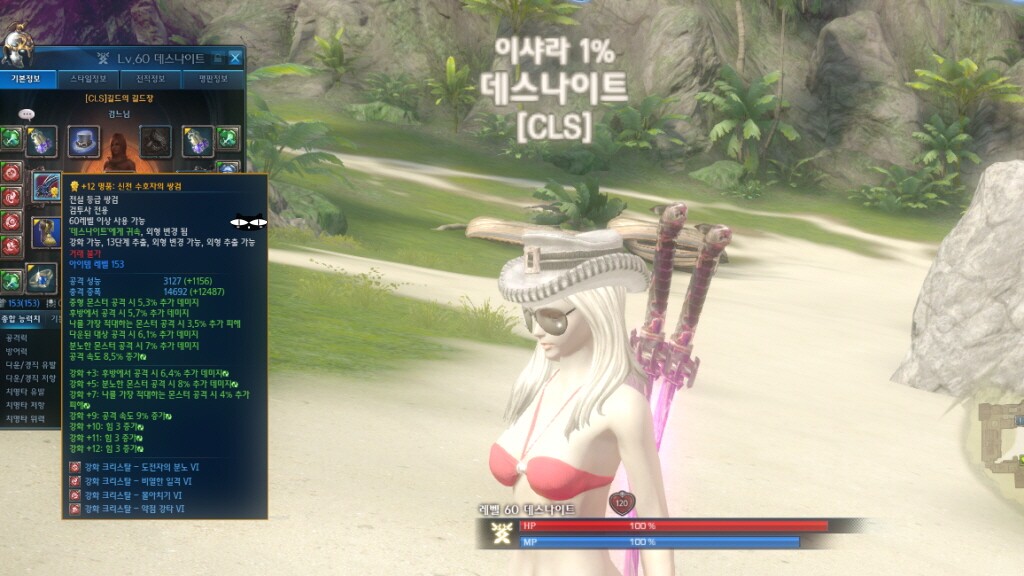Viewport: 1024px width, 576px height.
Task: Select the twin swords weapon slot
Action: pos(46,186)
